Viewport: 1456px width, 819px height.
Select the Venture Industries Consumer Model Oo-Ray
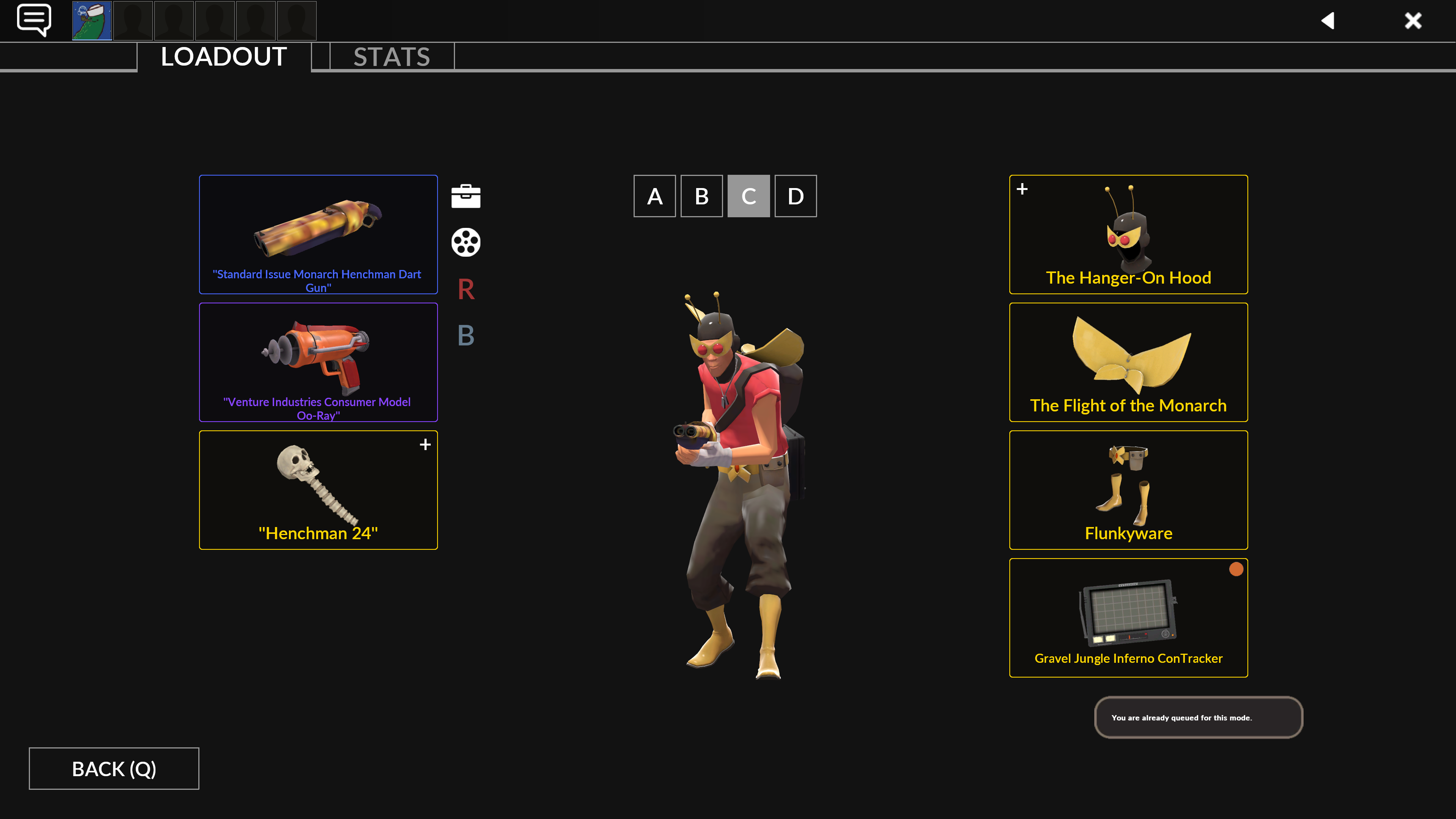pos(318,362)
